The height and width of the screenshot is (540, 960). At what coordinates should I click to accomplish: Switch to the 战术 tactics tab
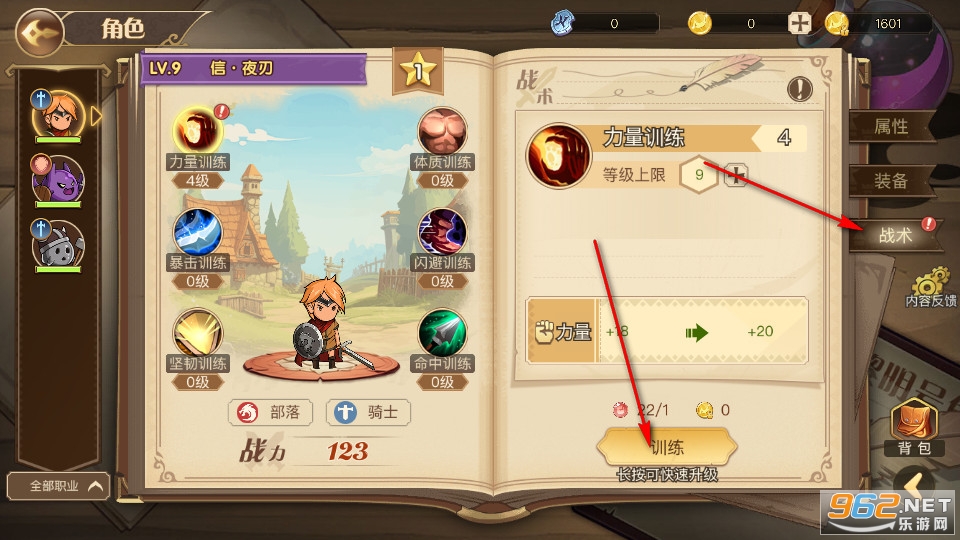tap(895, 235)
